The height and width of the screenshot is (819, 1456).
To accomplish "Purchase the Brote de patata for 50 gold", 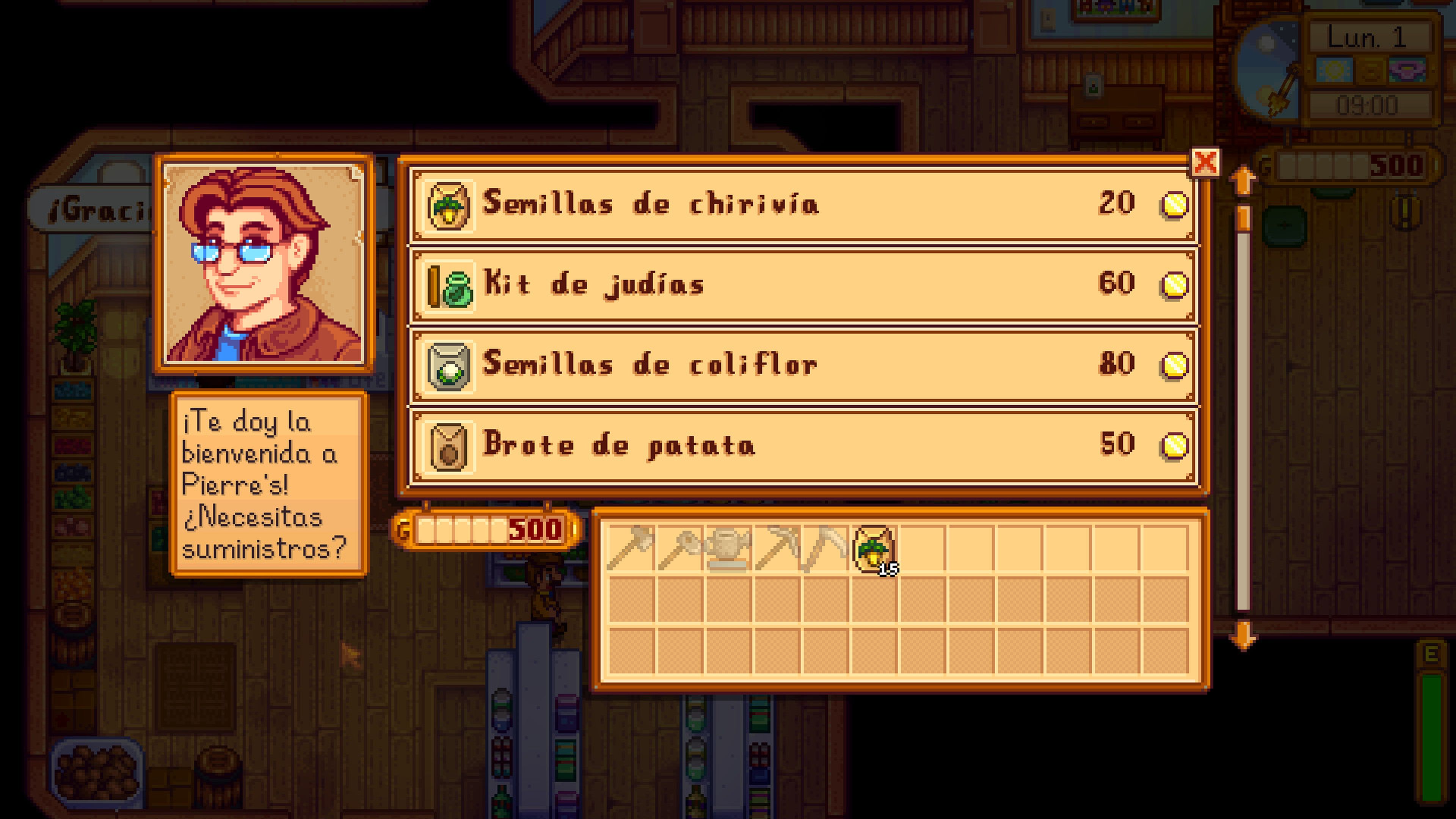I will [x=791, y=446].
